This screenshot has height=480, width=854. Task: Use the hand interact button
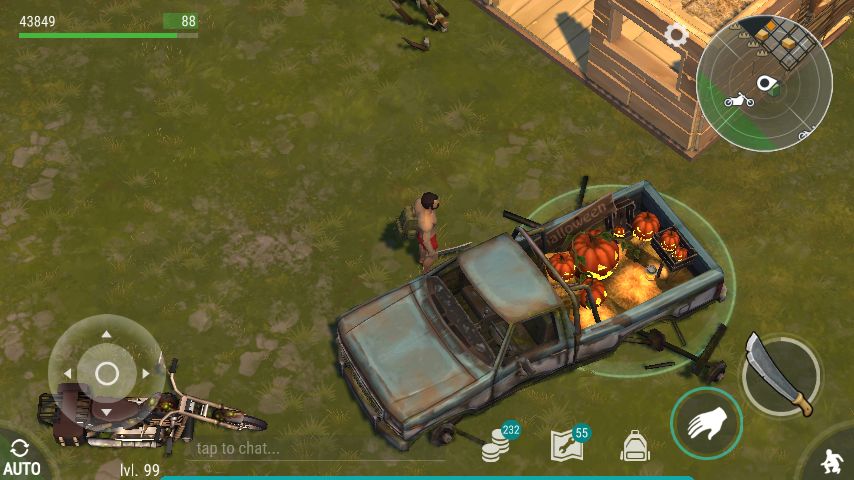click(706, 423)
